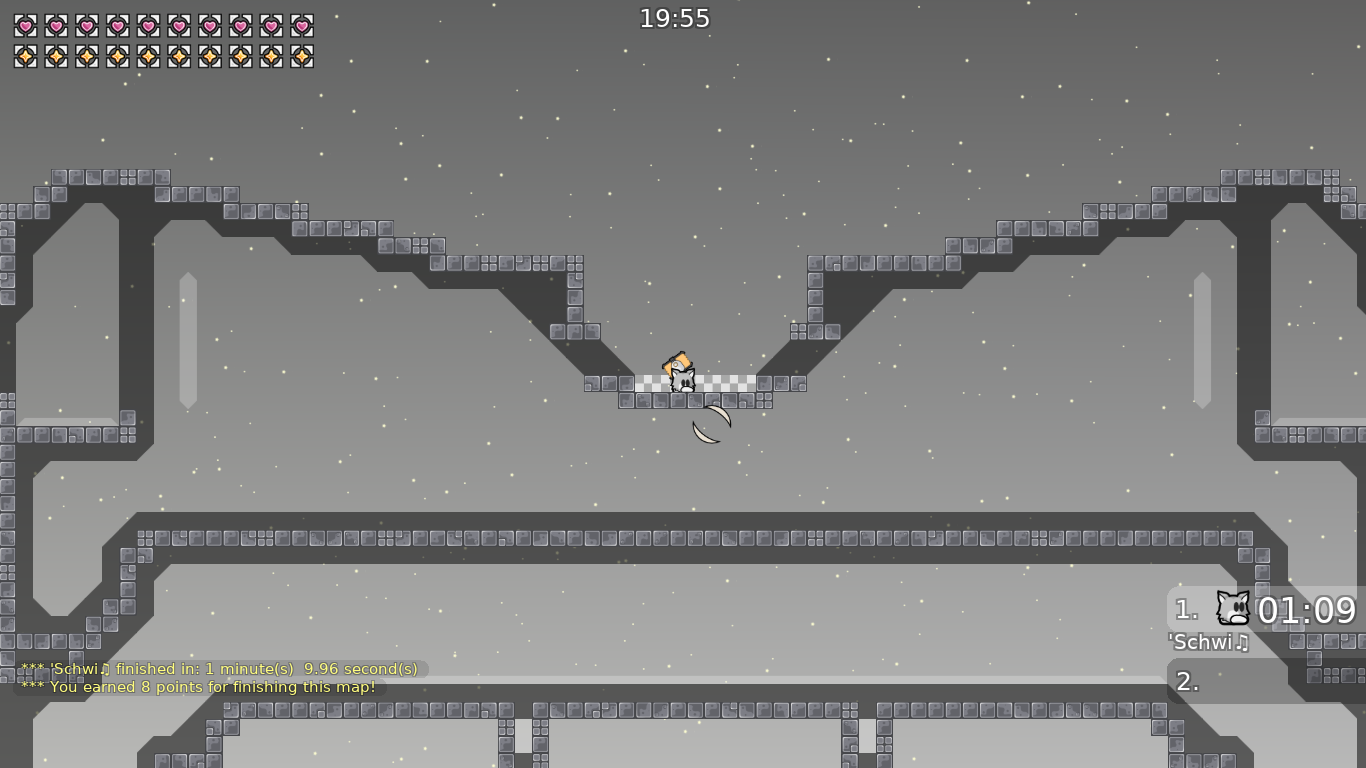Click the match timer showing 19:55
The image size is (1366, 768).
pyautogui.click(x=673, y=17)
